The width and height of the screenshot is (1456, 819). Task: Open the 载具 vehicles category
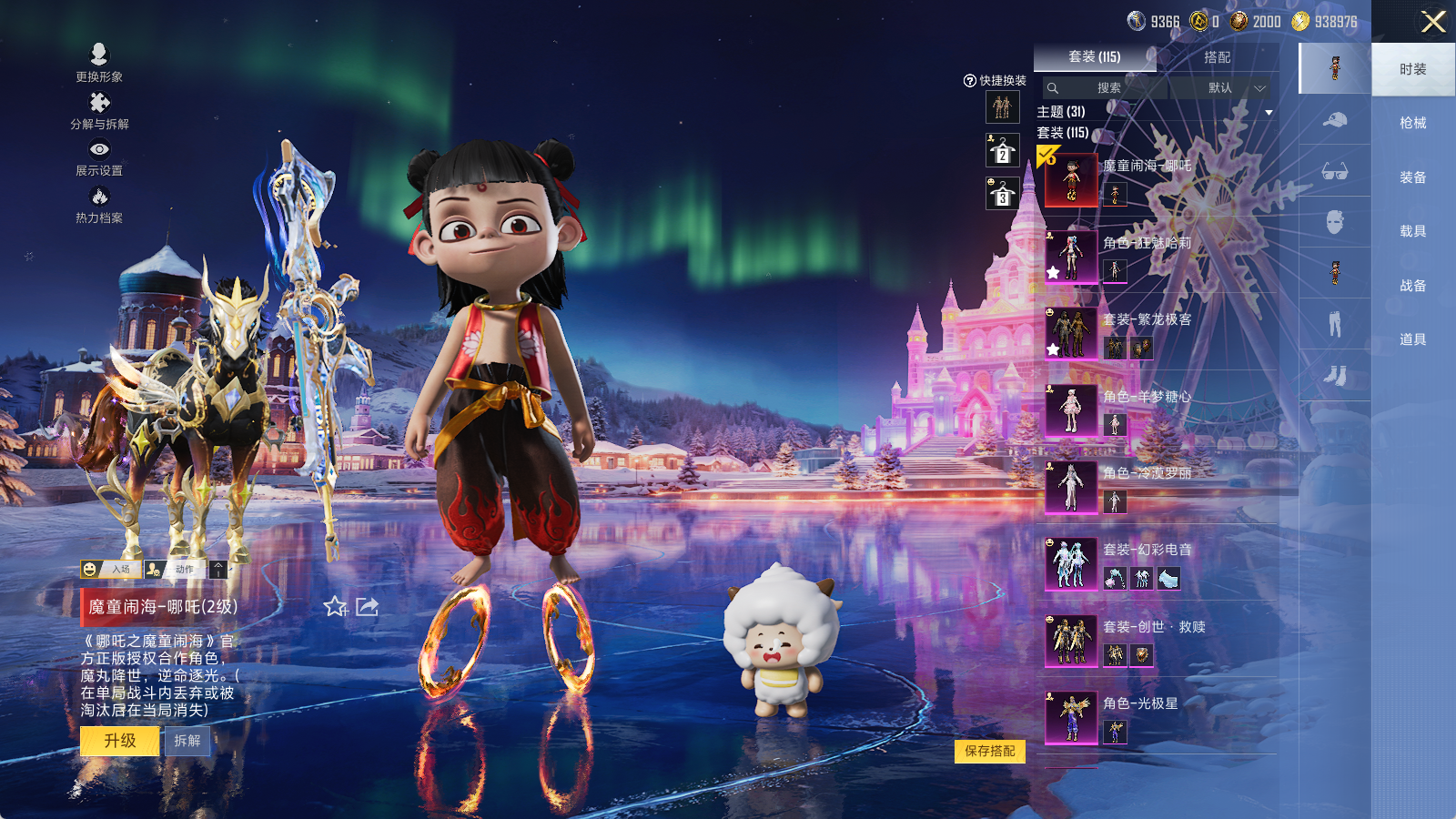(x=1412, y=231)
